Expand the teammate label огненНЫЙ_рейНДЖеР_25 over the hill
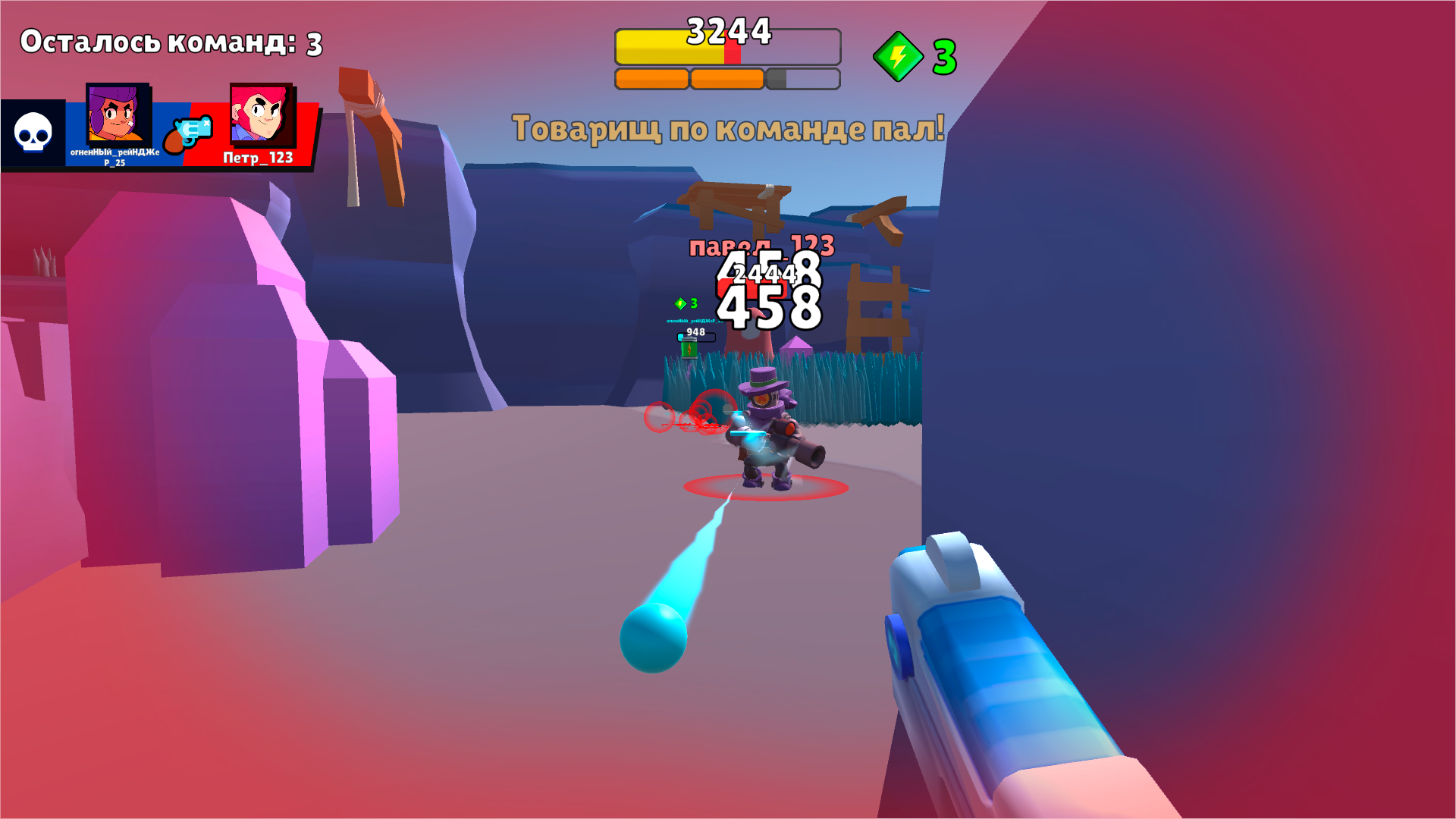Image resolution: width=1456 pixels, height=819 pixels. coord(694,321)
